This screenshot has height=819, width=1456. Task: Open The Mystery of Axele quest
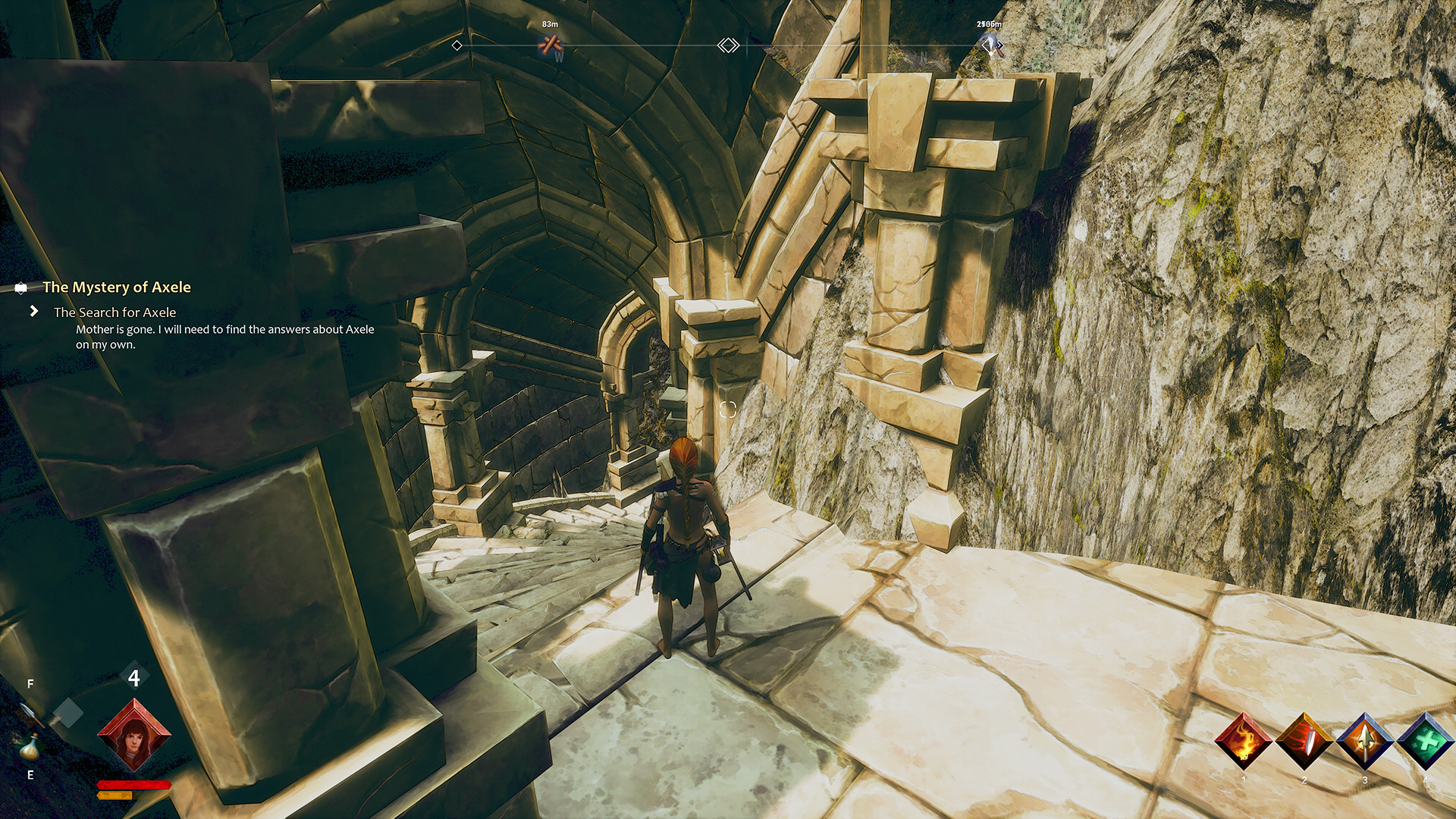click(116, 287)
